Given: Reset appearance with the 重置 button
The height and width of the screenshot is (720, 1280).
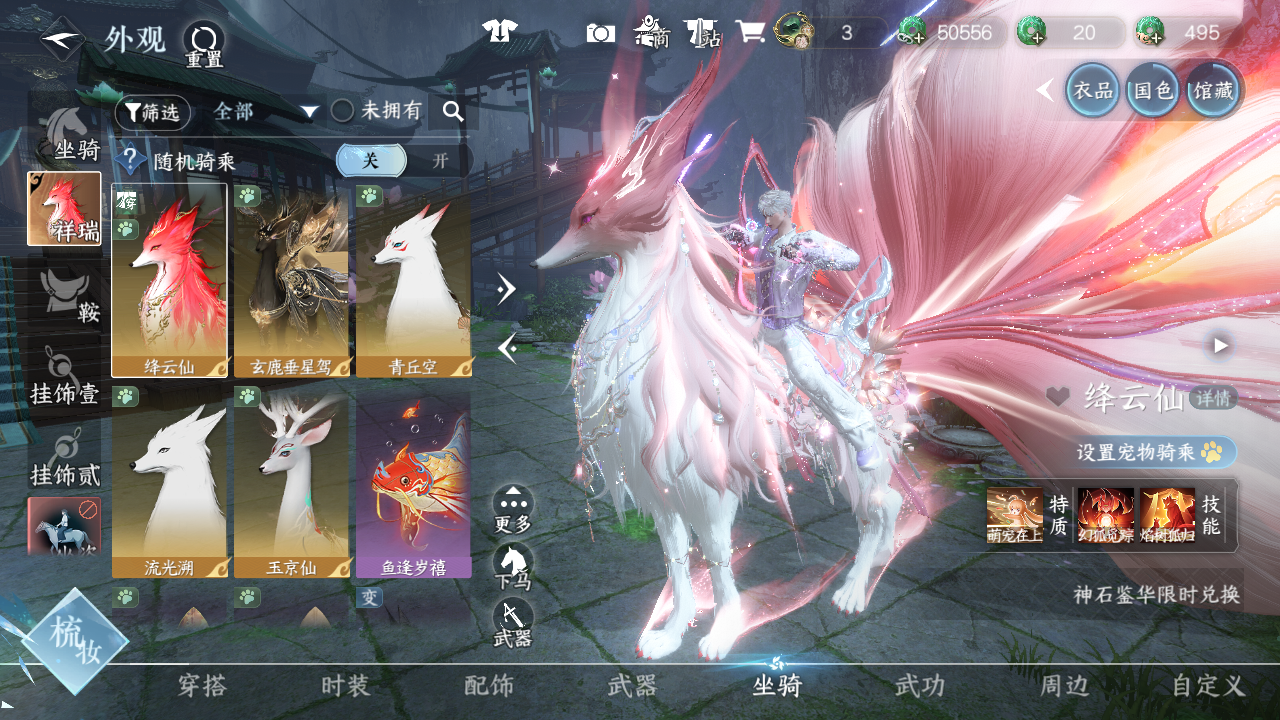Looking at the screenshot, I should 204,44.
